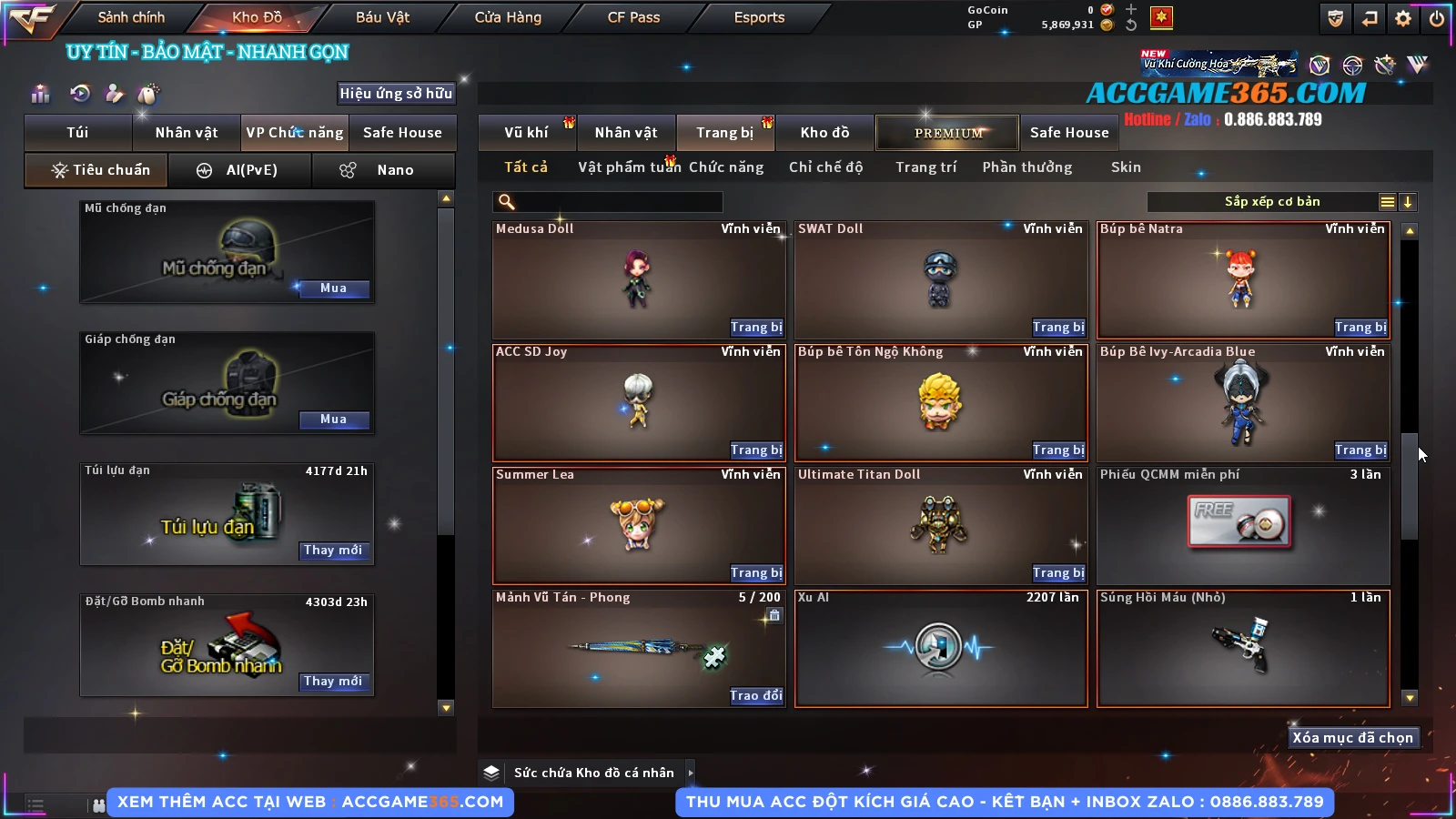Click the power exit button
This screenshot has height=819, width=1456.
[x=1437, y=18]
